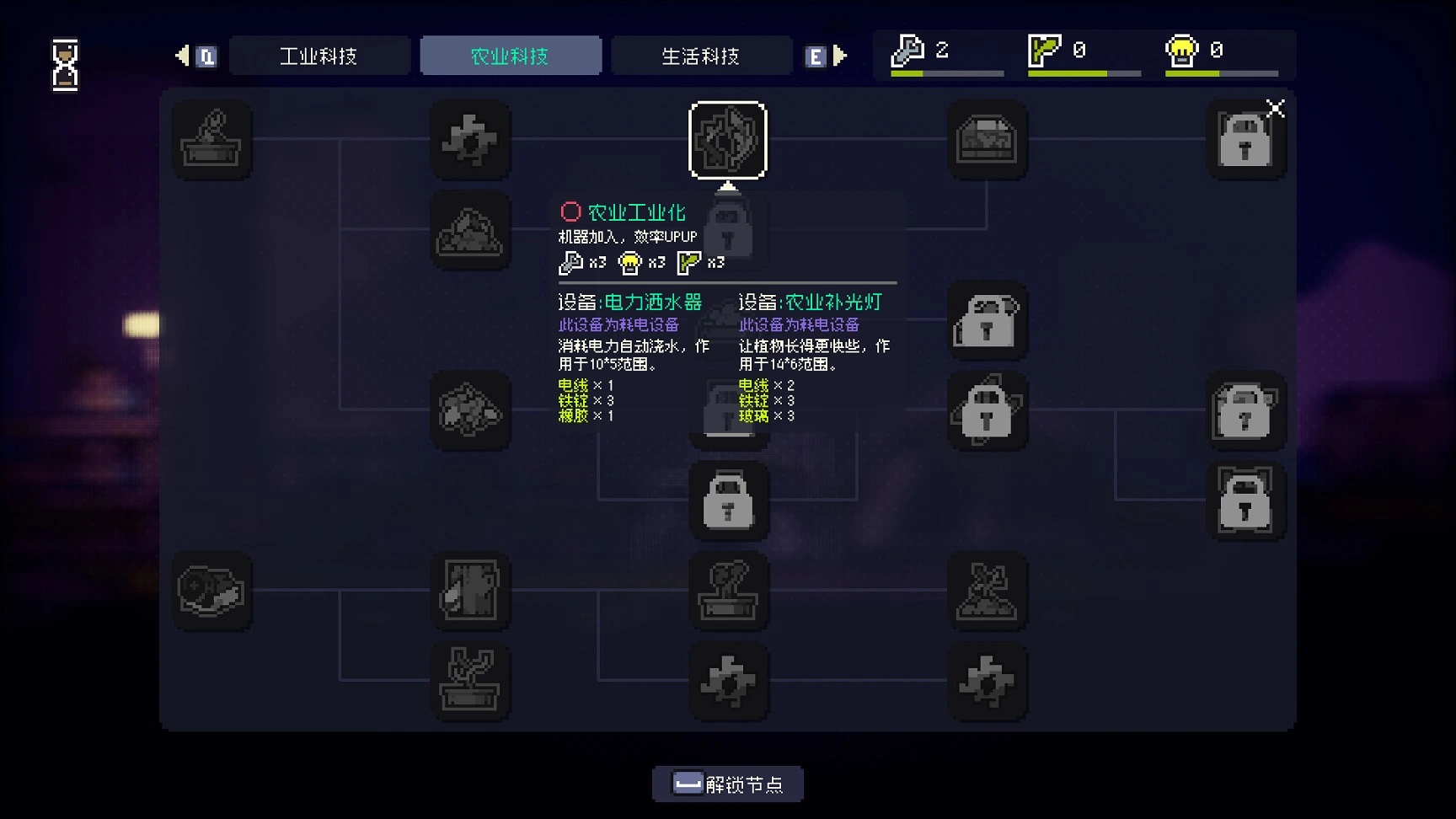
Task: Select the highlighted 农业工业化 tech node
Action: 728,140
